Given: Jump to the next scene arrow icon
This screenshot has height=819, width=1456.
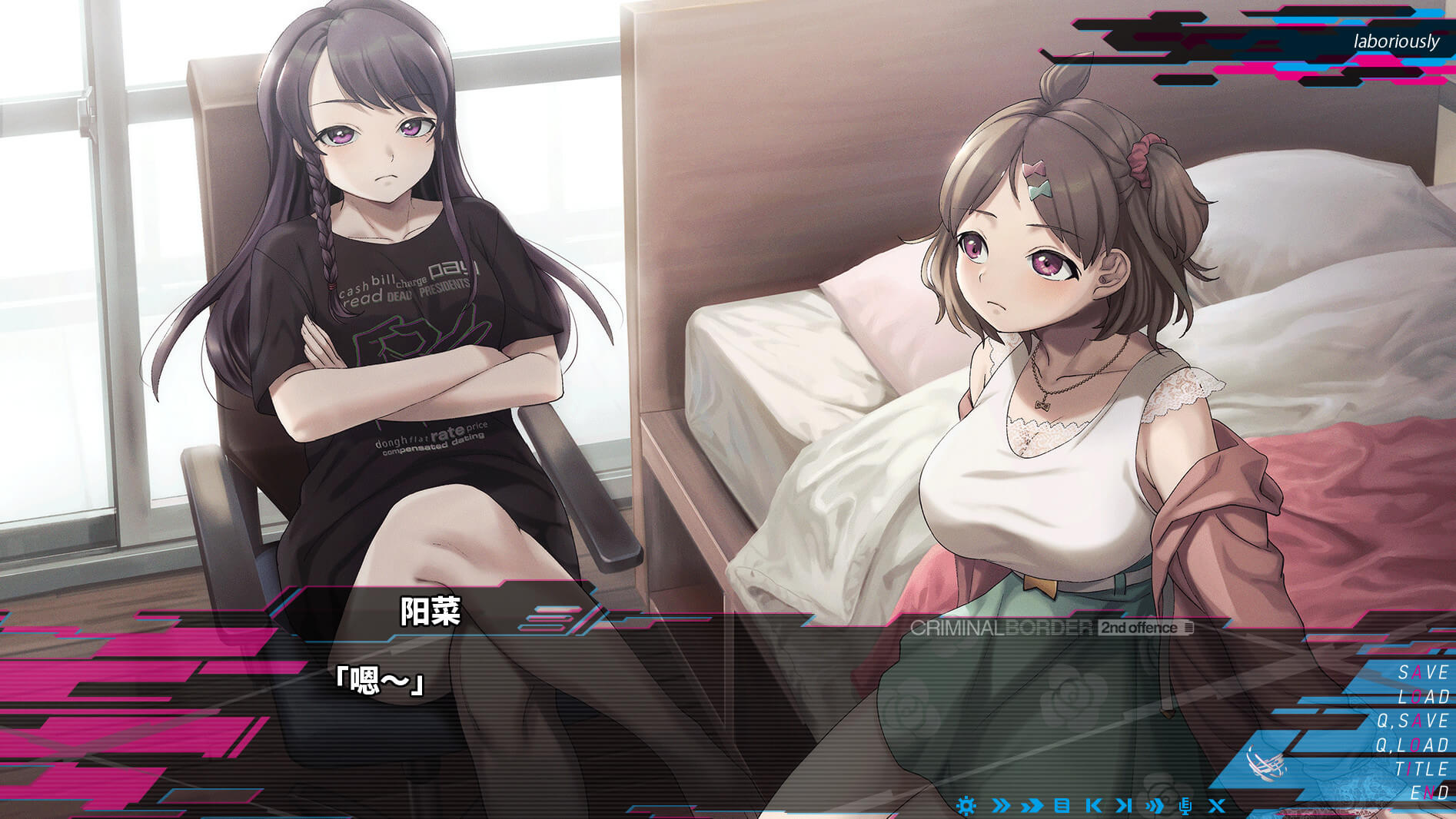Looking at the screenshot, I should [x=1124, y=805].
